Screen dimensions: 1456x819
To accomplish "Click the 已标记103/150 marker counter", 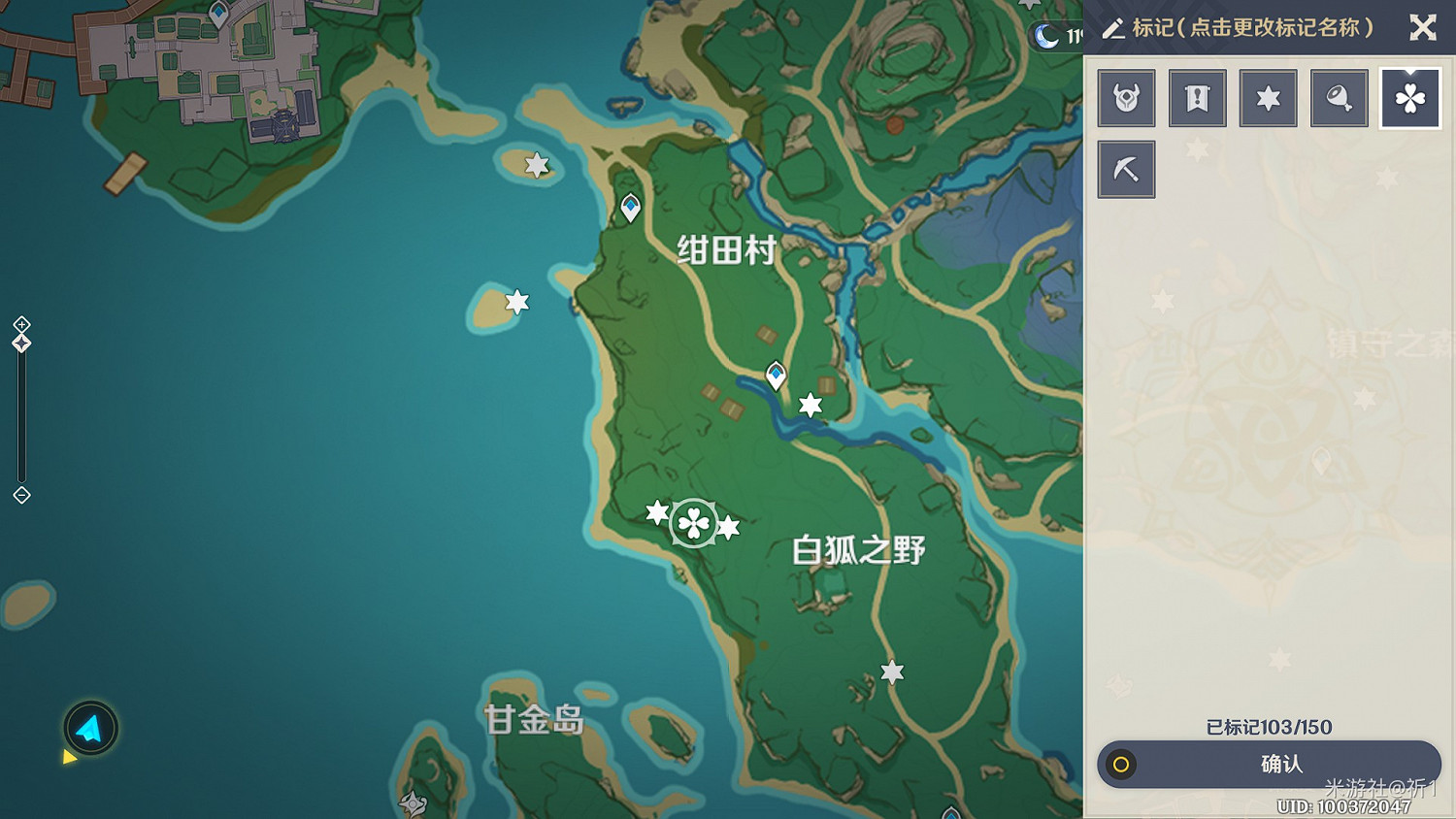I will (x=1268, y=727).
